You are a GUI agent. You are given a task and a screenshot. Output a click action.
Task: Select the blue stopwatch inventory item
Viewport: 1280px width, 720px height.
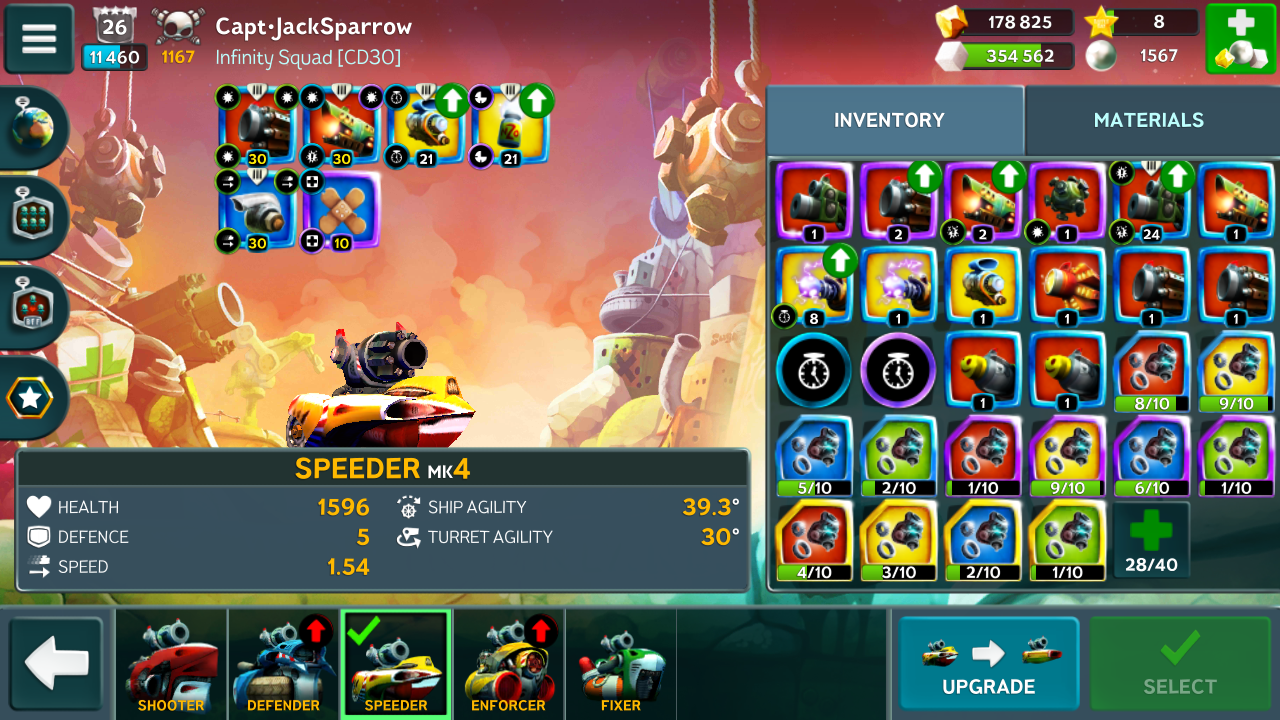813,369
